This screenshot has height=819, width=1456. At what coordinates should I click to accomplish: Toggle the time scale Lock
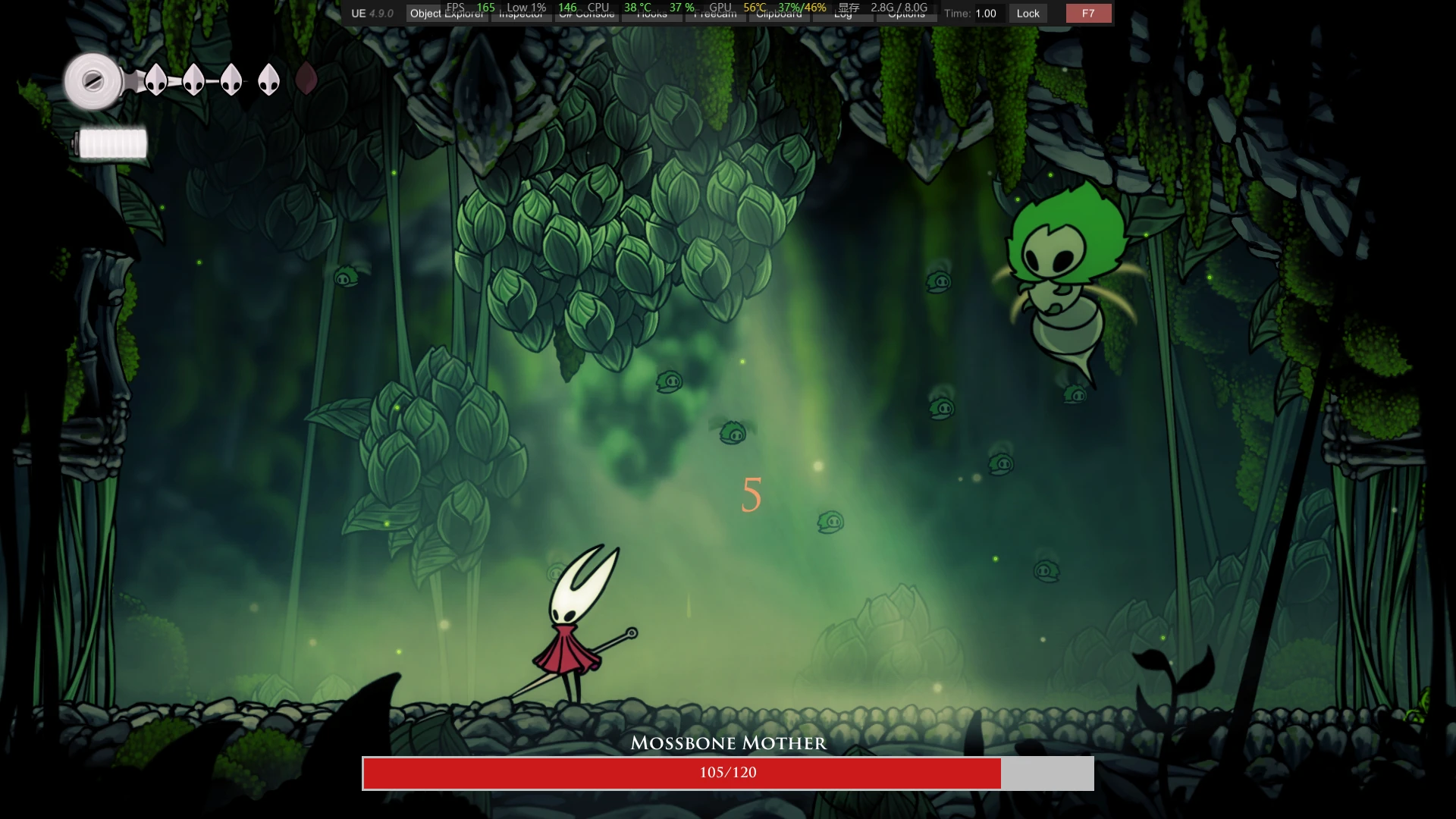coord(1028,13)
